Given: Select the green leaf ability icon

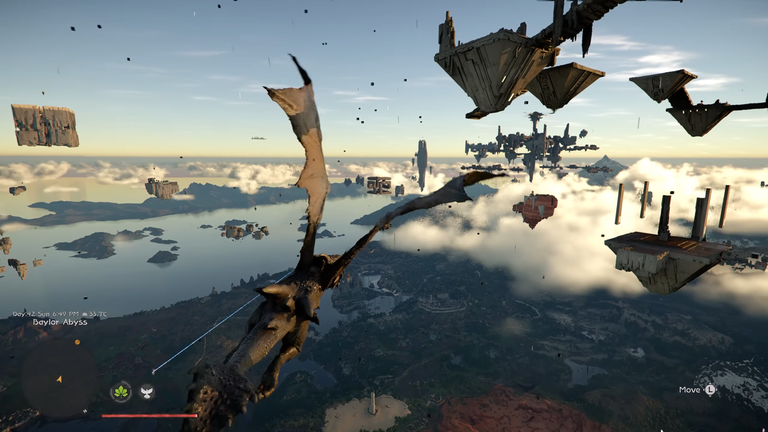Looking at the screenshot, I should [x=121, y=392].
